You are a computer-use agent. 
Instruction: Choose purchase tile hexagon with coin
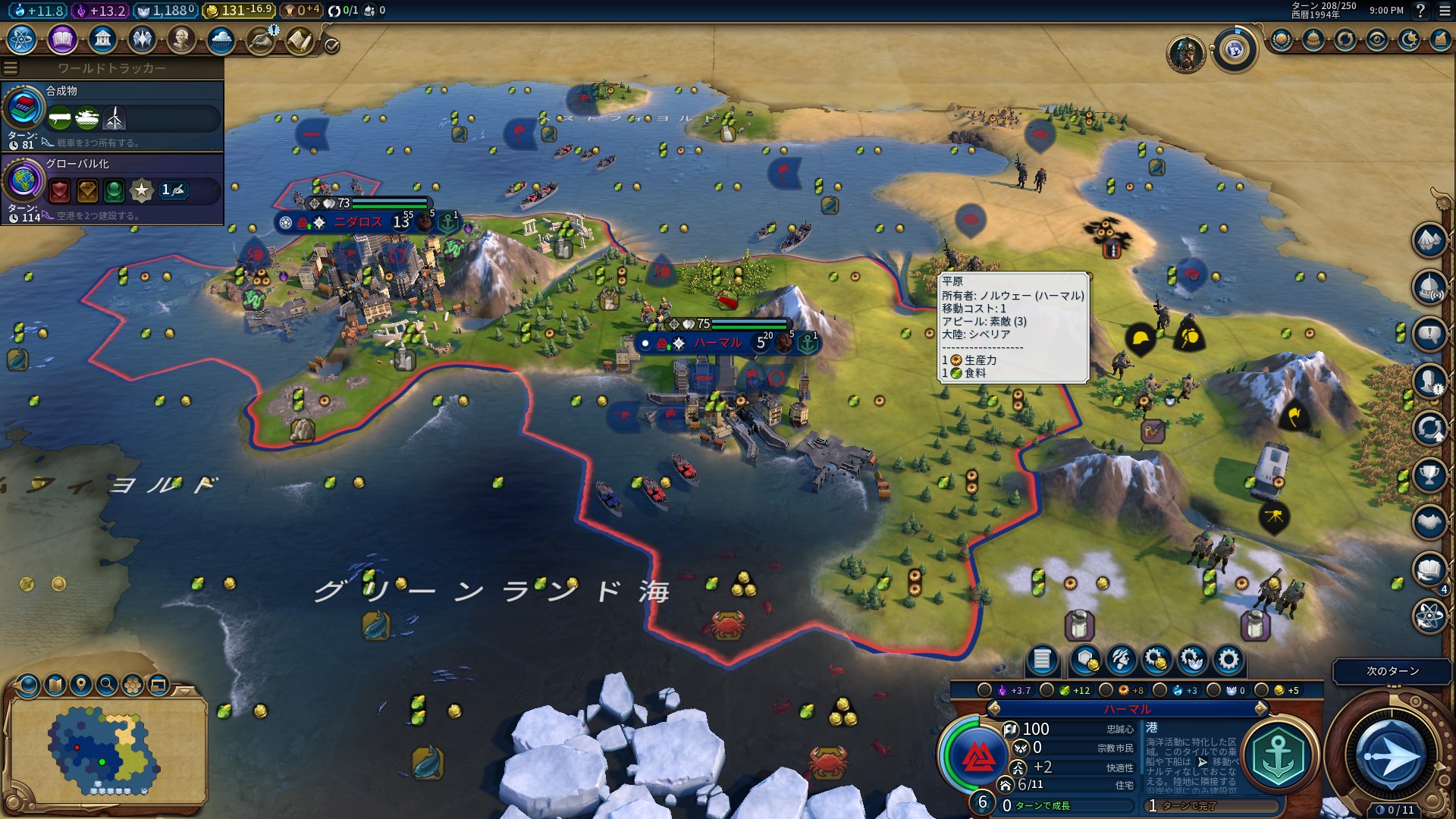[x=1086, y=660]
